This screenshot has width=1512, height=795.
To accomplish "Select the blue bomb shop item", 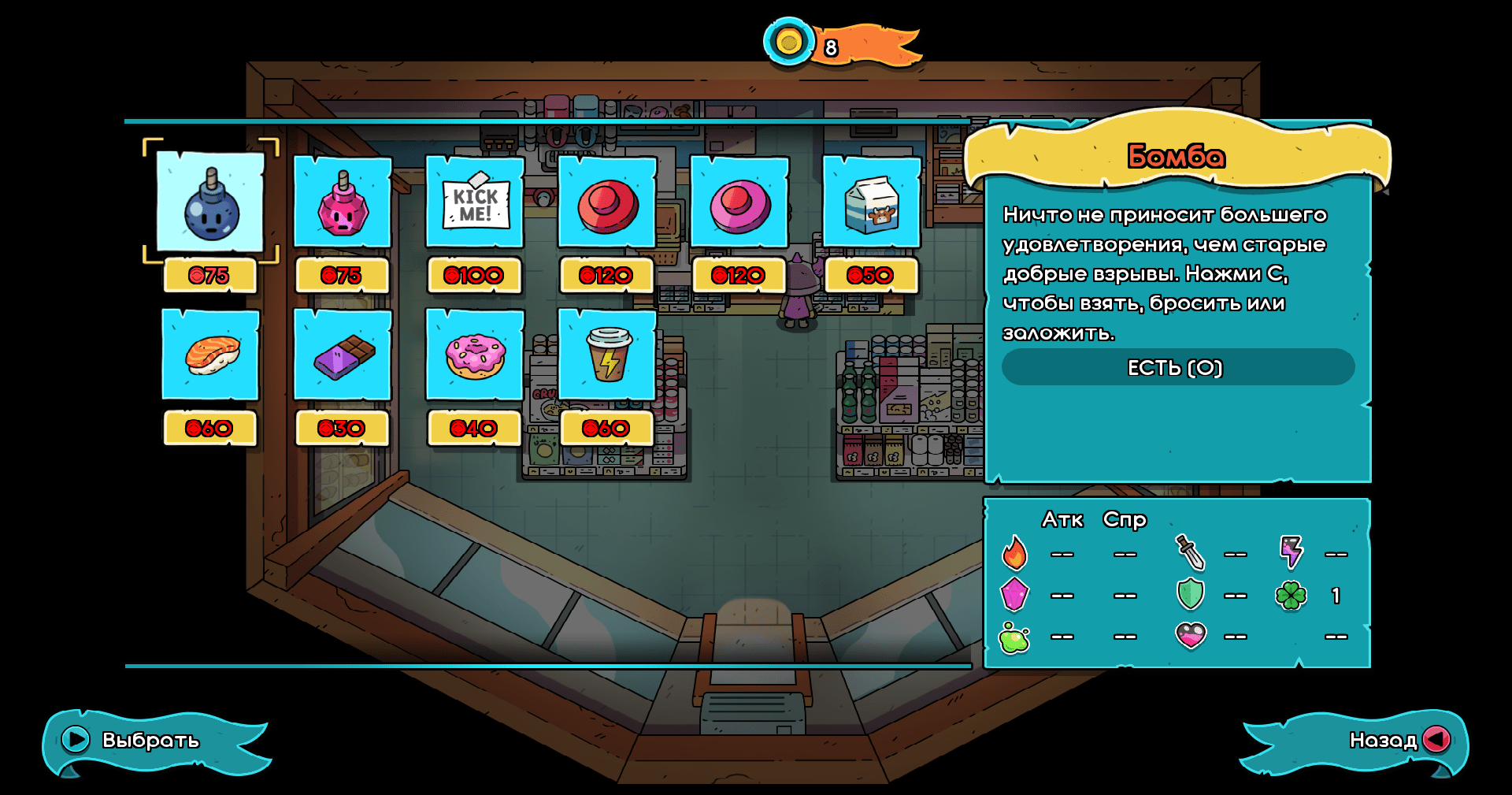I will 210,203.
